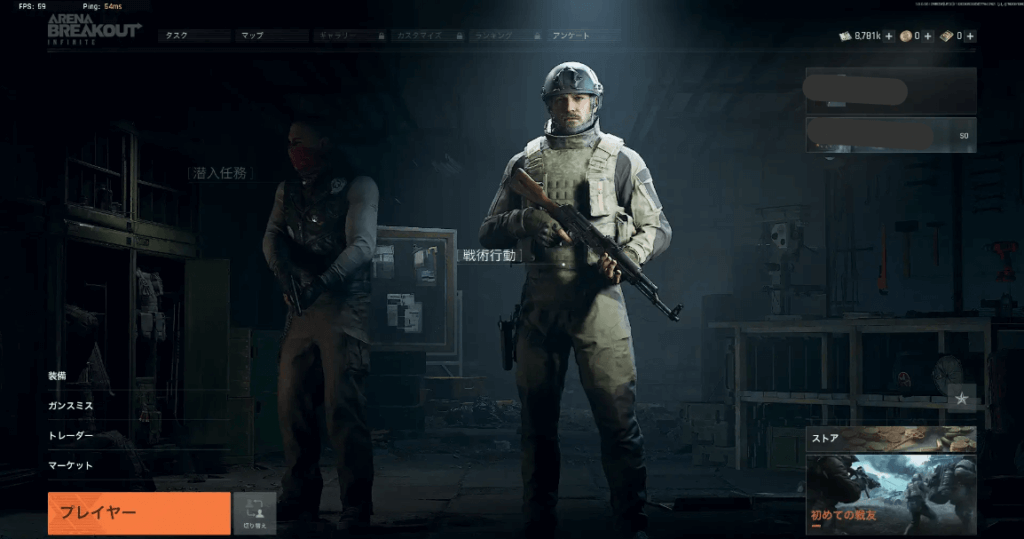Open the トレーダー menu
This screenshot has height=539, width=1024.
pyautogui.click(x=71, y=436)
